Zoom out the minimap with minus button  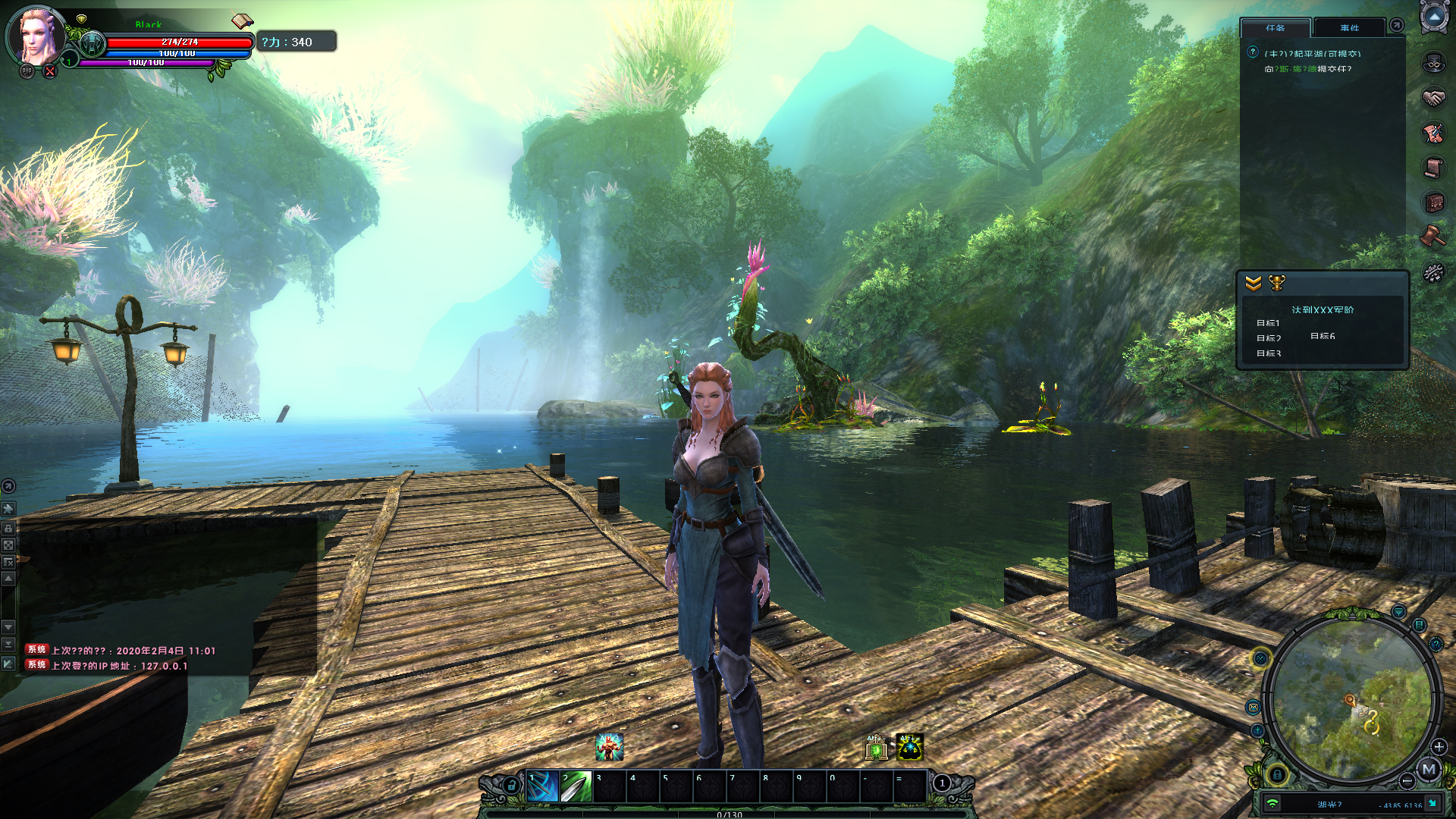(1407, 780)
